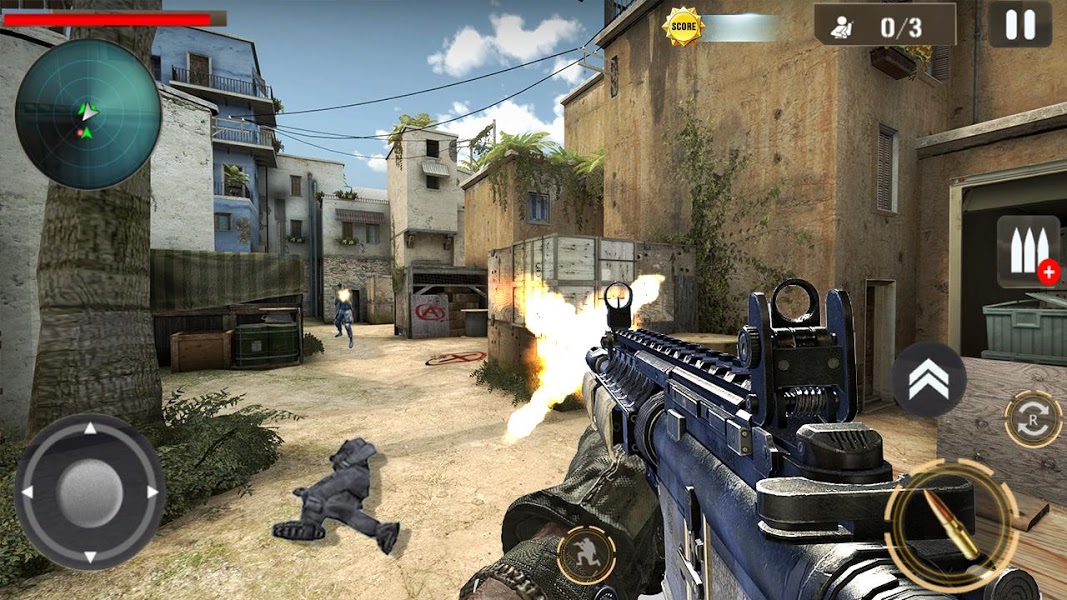
Task: Add ammo with the bullets plus icon
Action: click(1028, 252)
